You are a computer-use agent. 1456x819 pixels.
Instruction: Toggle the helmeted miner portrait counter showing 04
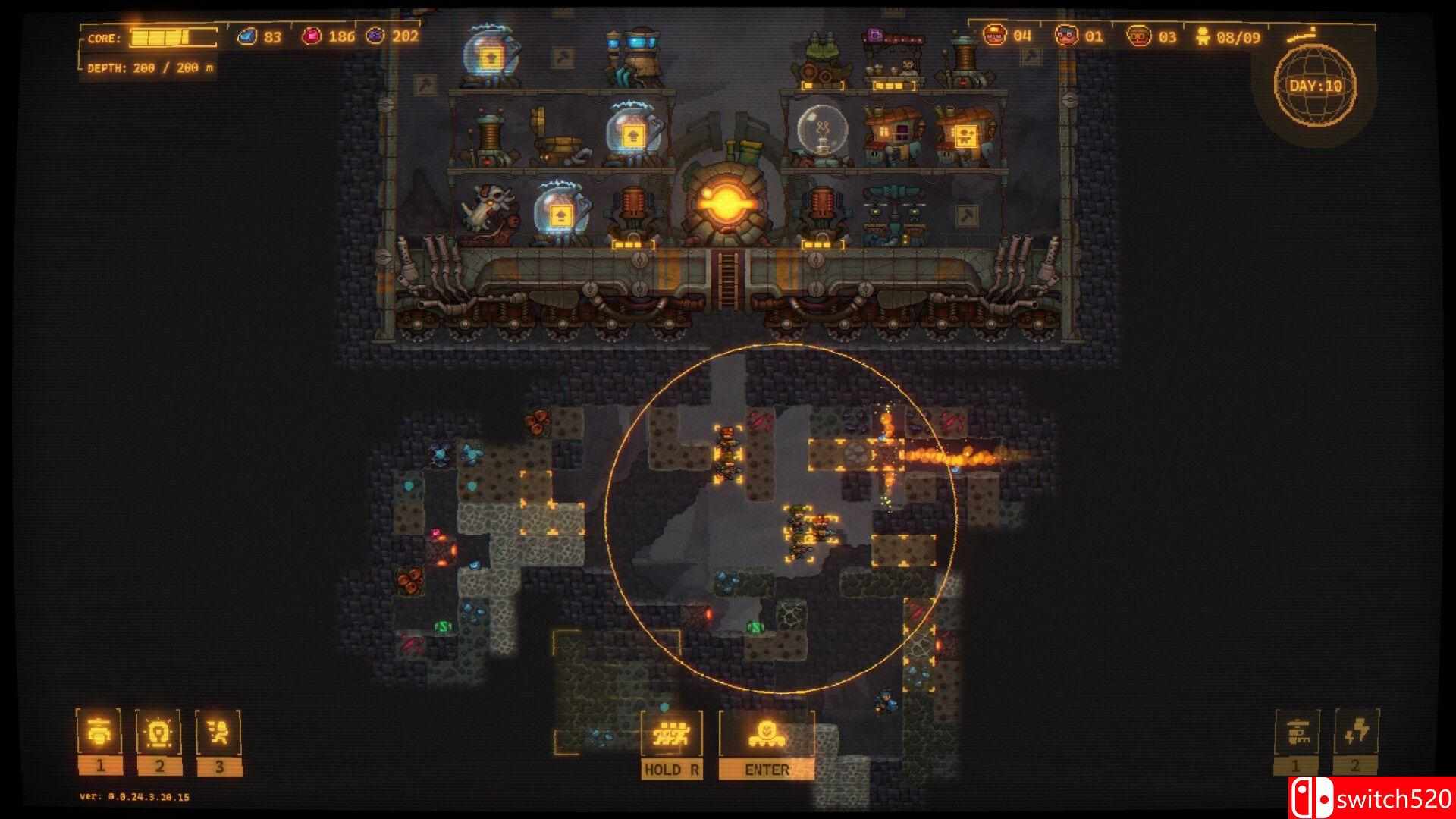995,35
